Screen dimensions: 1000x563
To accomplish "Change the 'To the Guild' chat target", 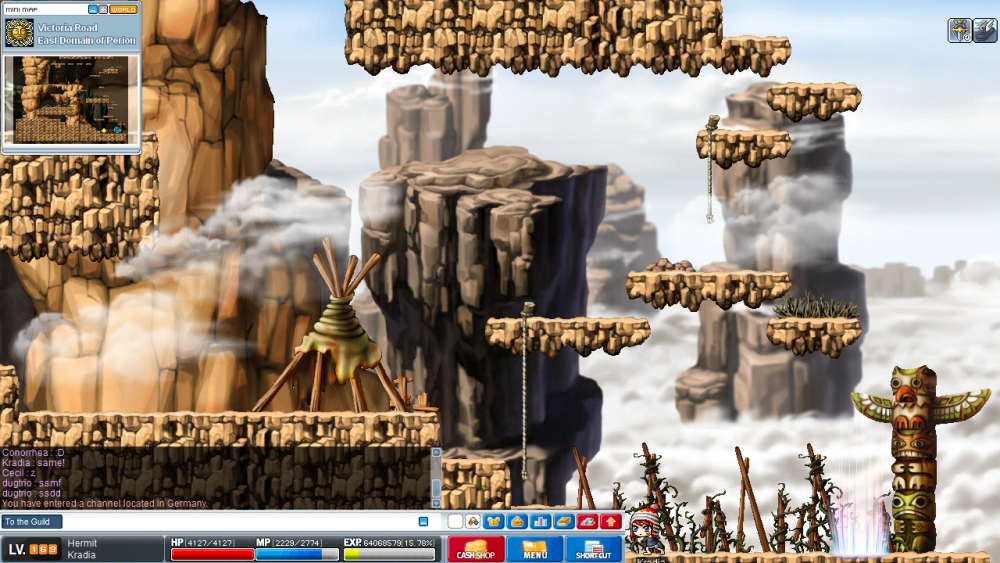I will [x=32, y=522].
